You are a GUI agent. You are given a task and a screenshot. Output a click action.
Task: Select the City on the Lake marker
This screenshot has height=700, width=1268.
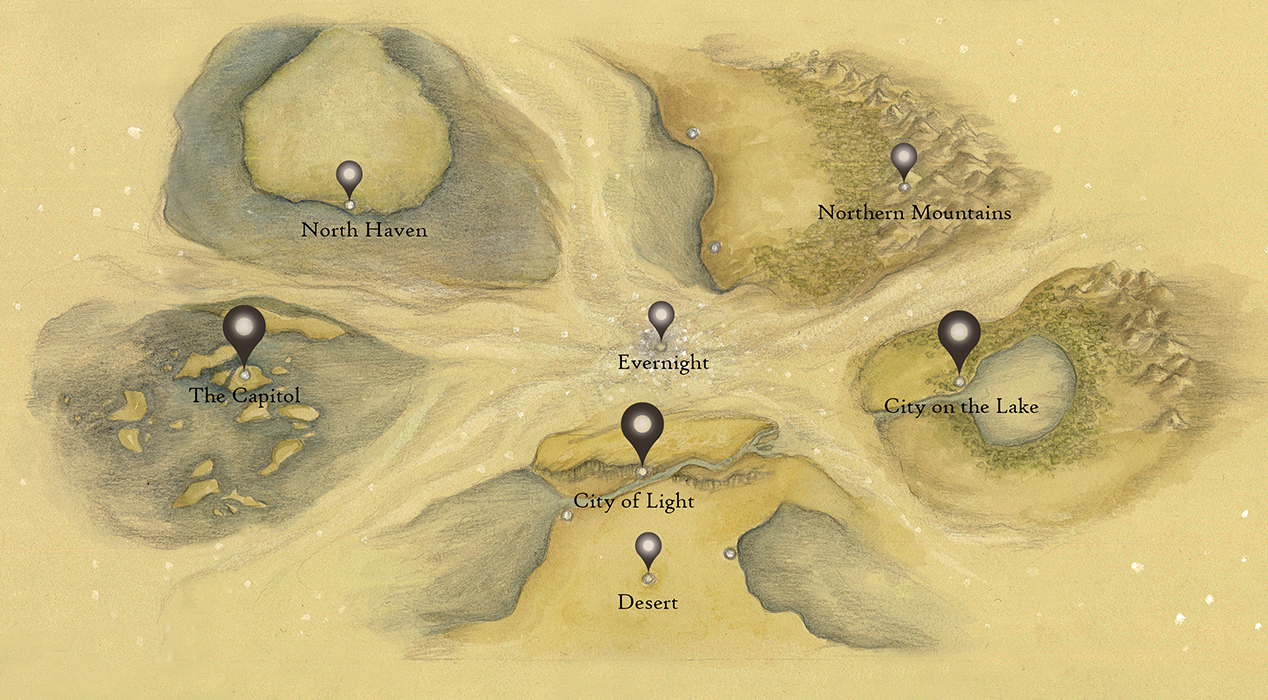click(x=959, y=334)
